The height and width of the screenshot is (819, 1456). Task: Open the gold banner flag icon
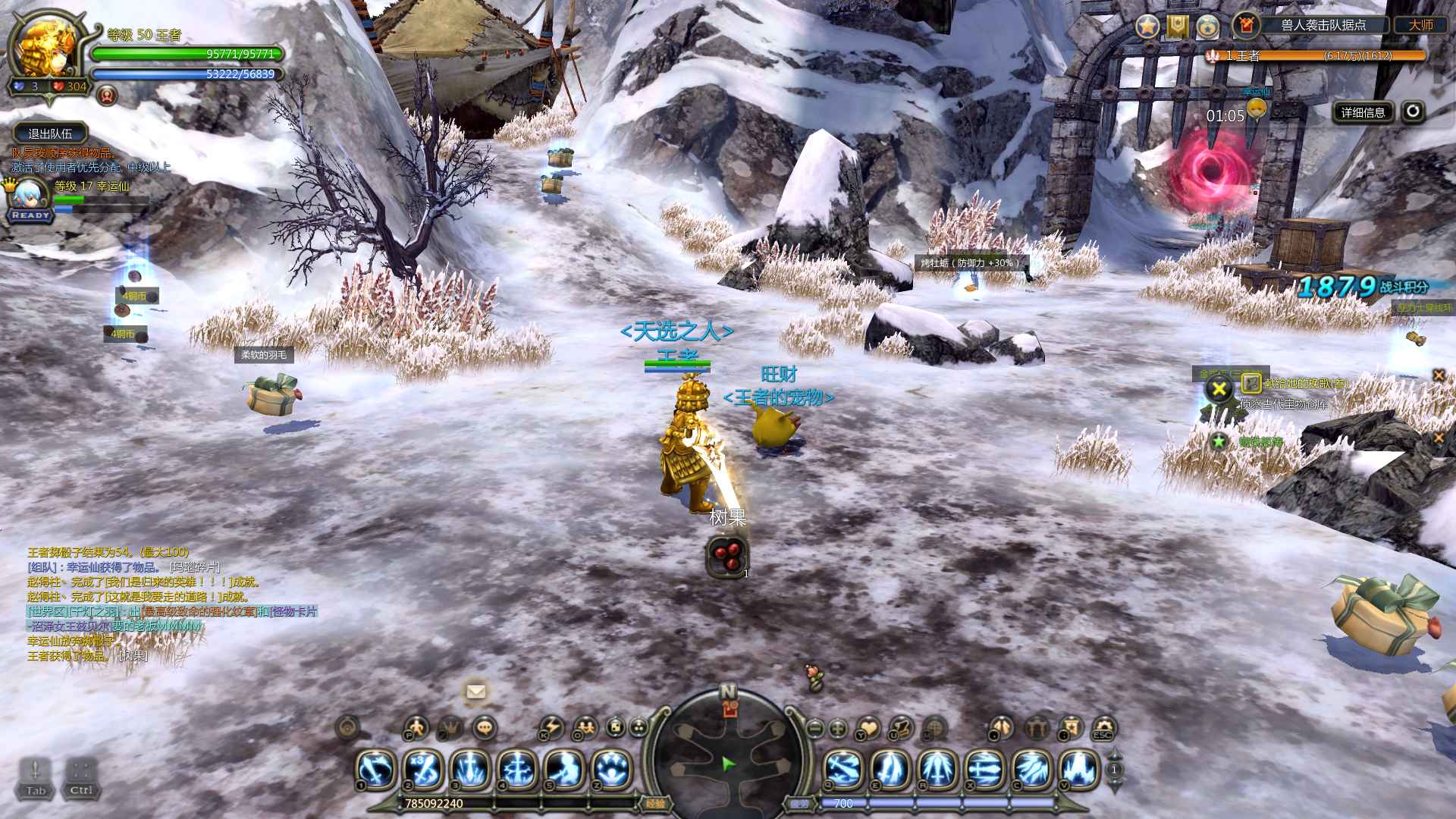[x=1177, y=27]
